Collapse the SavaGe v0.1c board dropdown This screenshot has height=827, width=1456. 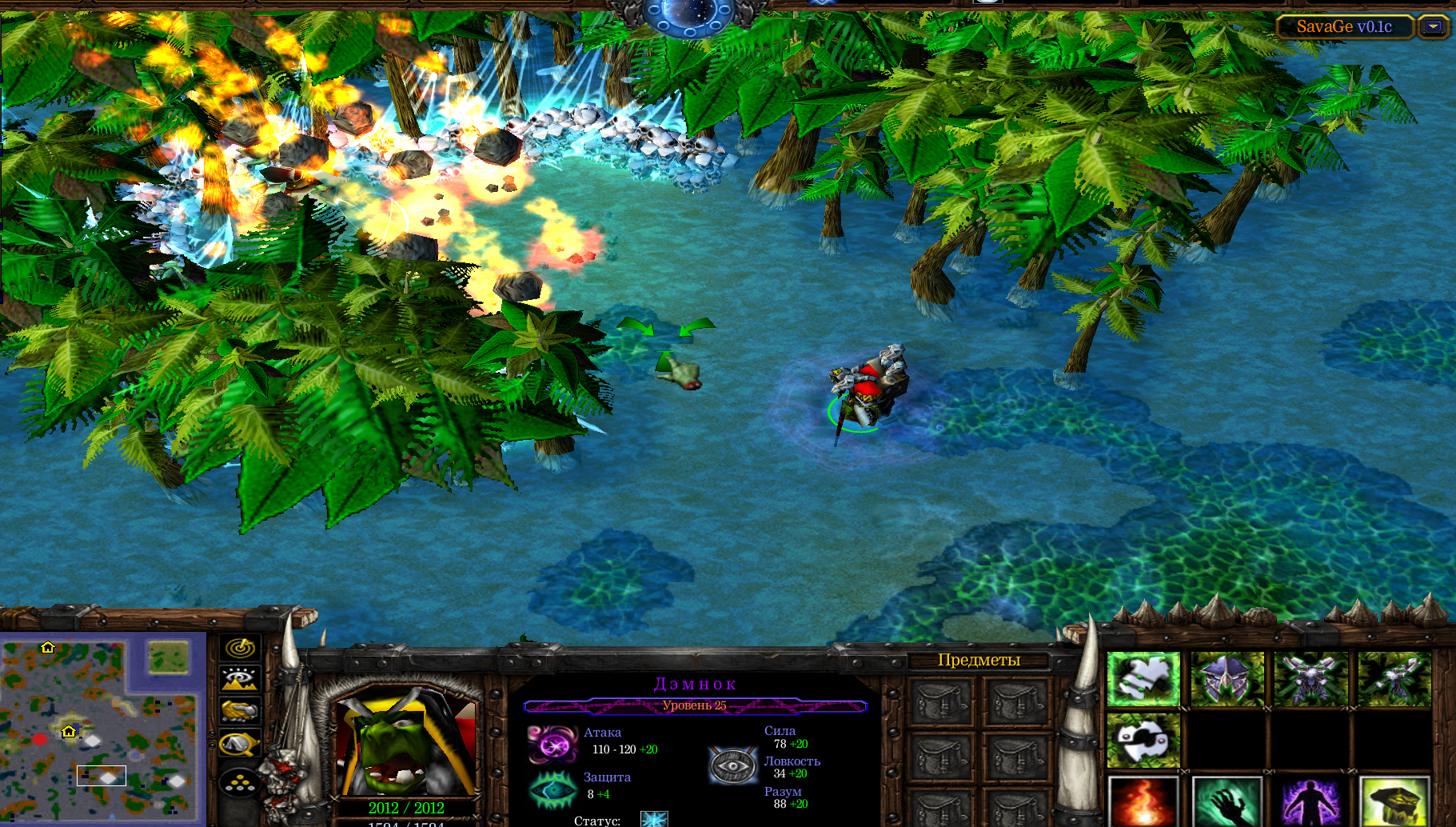[1434, 27]
